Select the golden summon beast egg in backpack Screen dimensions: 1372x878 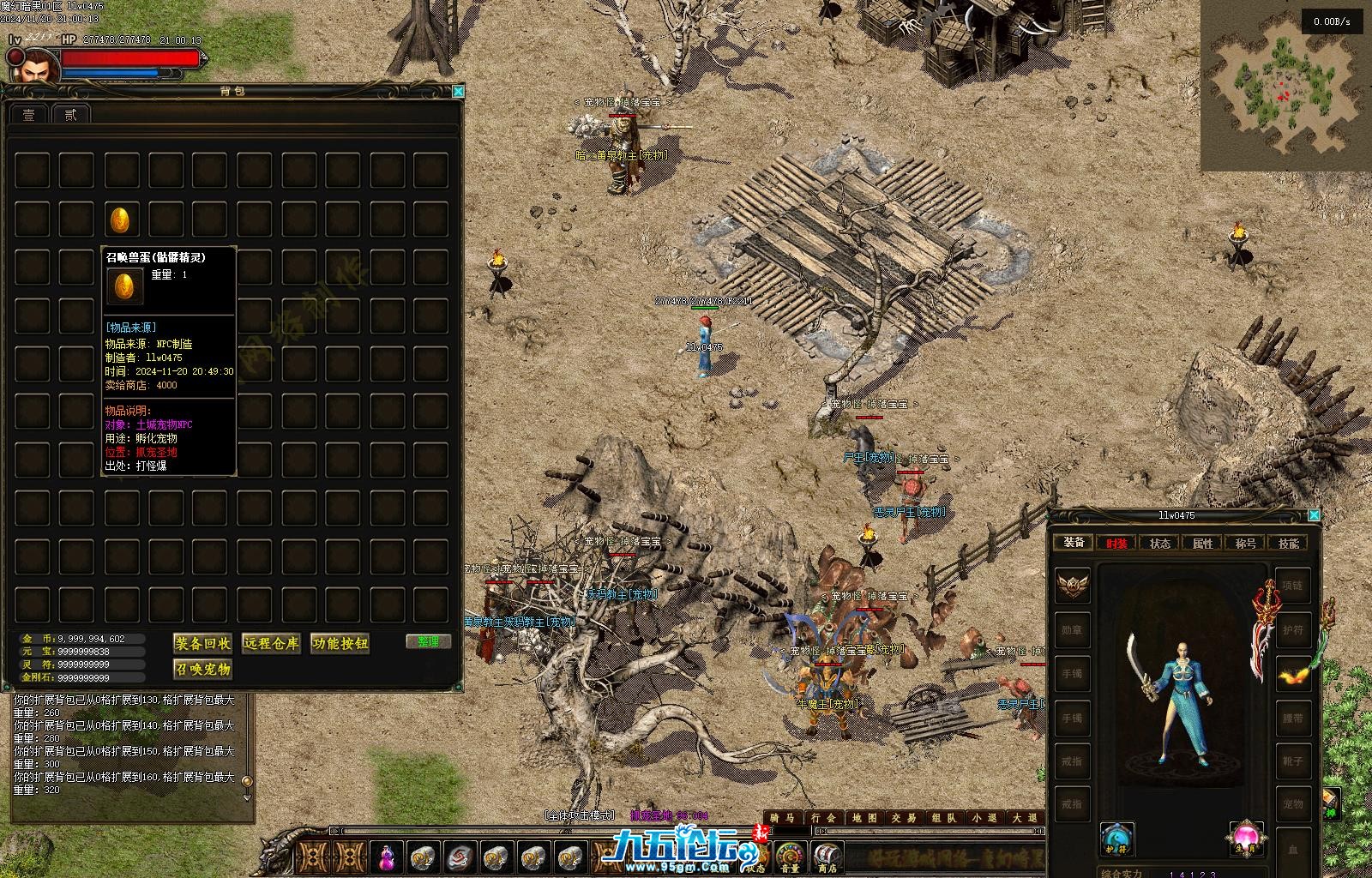point(120,220)
